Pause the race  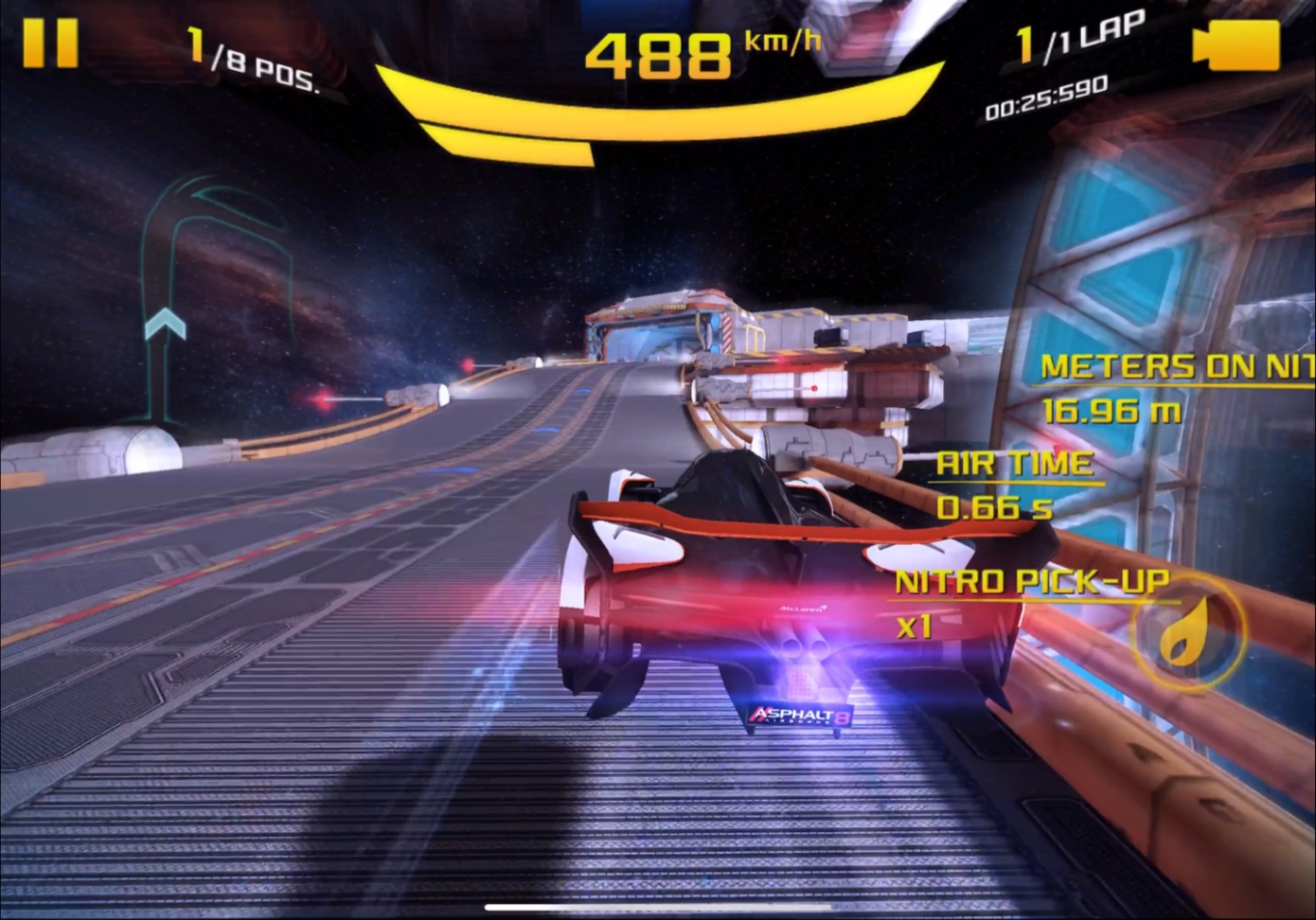[50, 43]
